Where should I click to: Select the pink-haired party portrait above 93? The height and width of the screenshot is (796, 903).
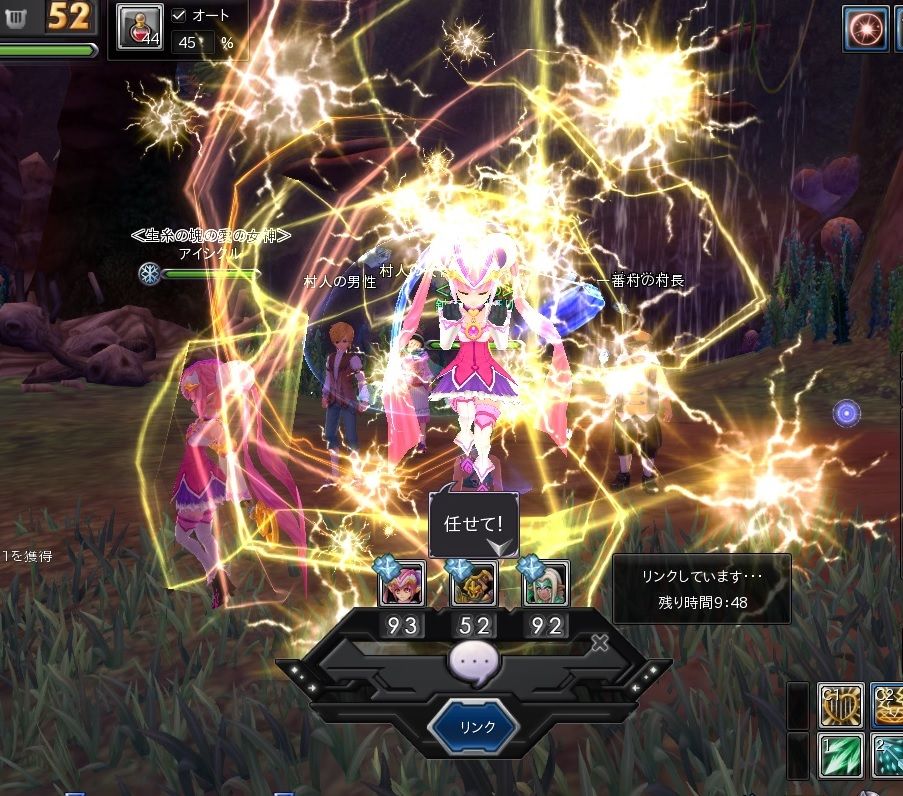click(x=402, y=583)
